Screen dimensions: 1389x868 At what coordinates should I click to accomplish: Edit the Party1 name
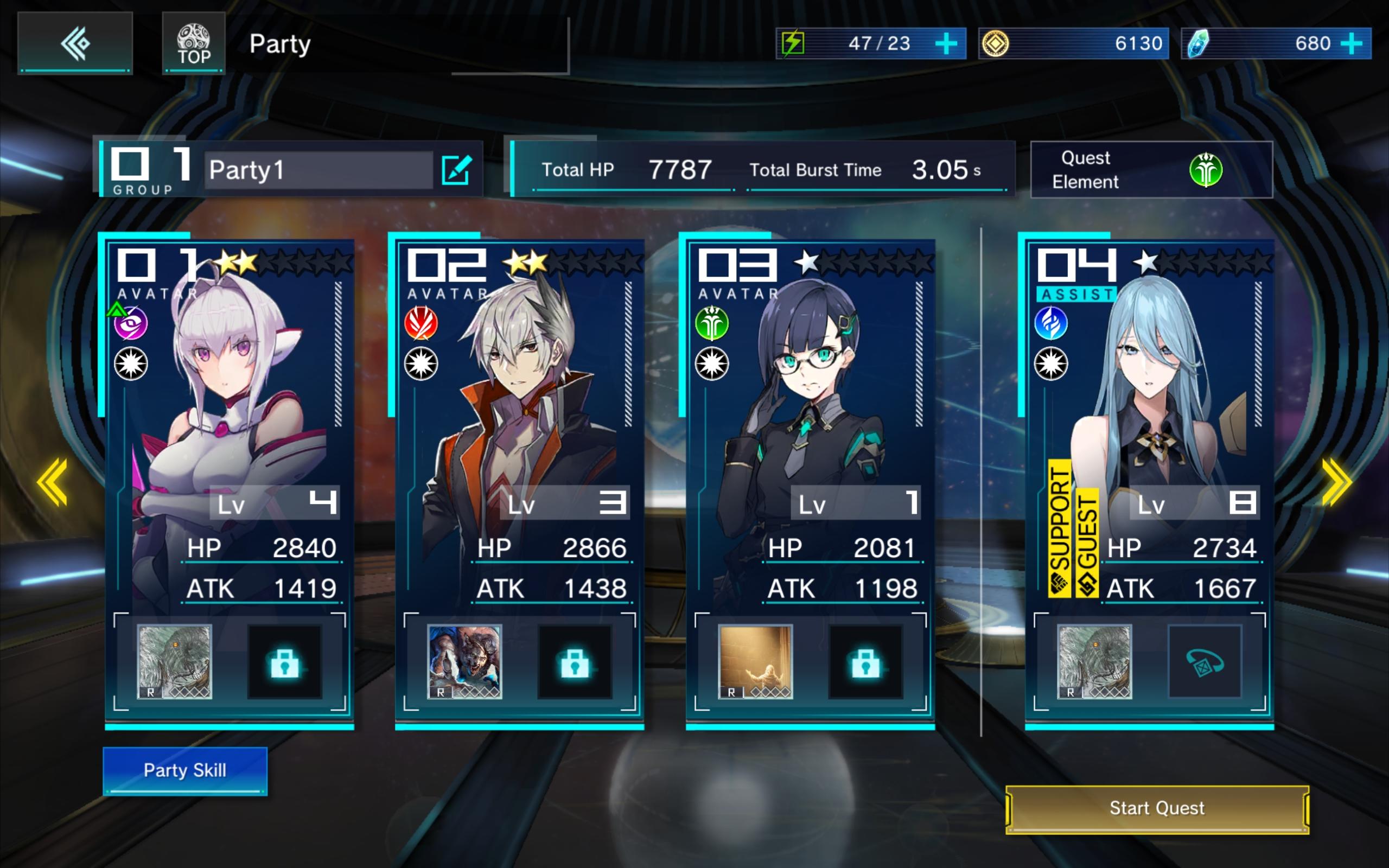pyautogui.click(x=456, y=170)
